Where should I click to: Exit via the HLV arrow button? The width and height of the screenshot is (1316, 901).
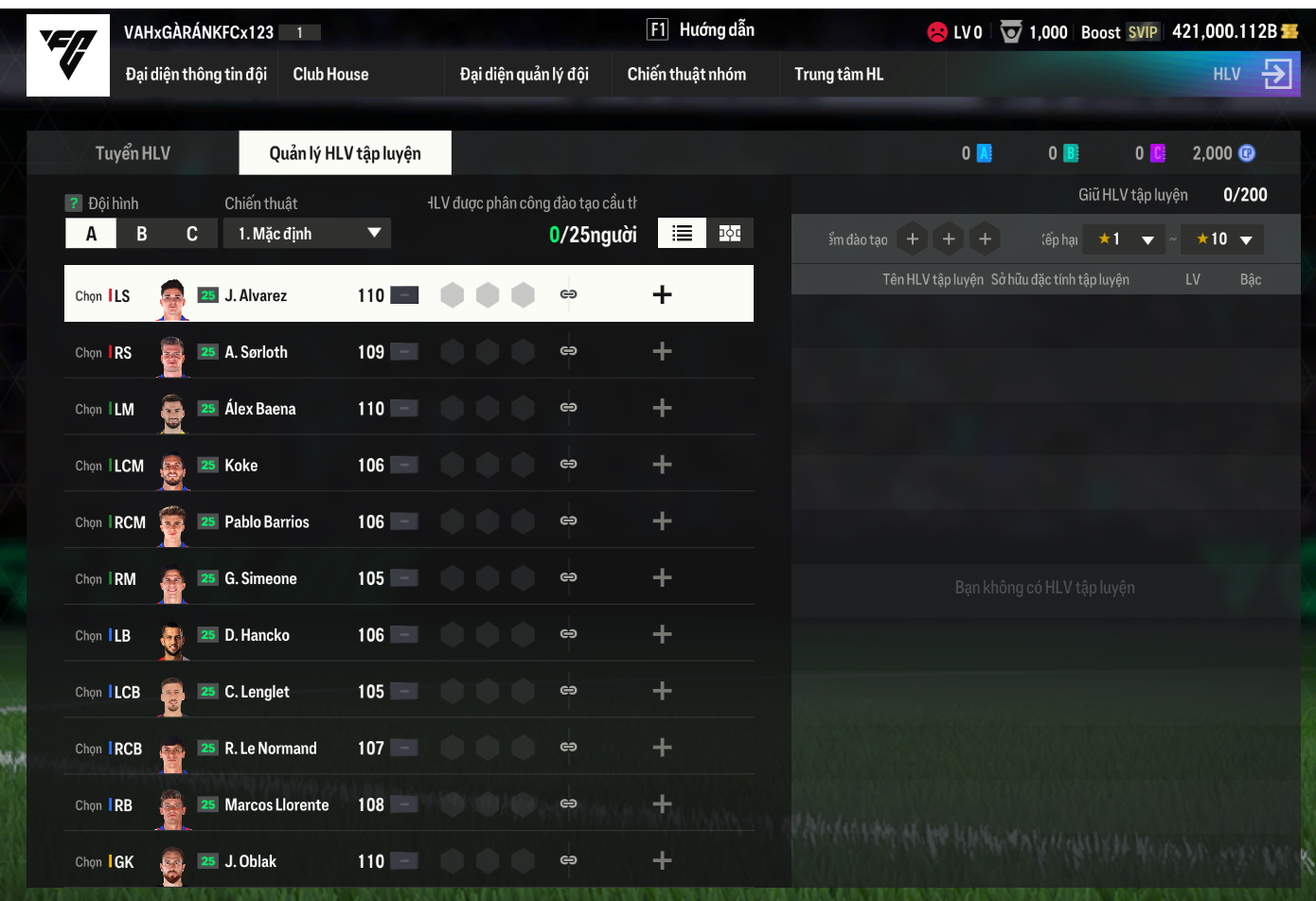(x=1276, y=74)
